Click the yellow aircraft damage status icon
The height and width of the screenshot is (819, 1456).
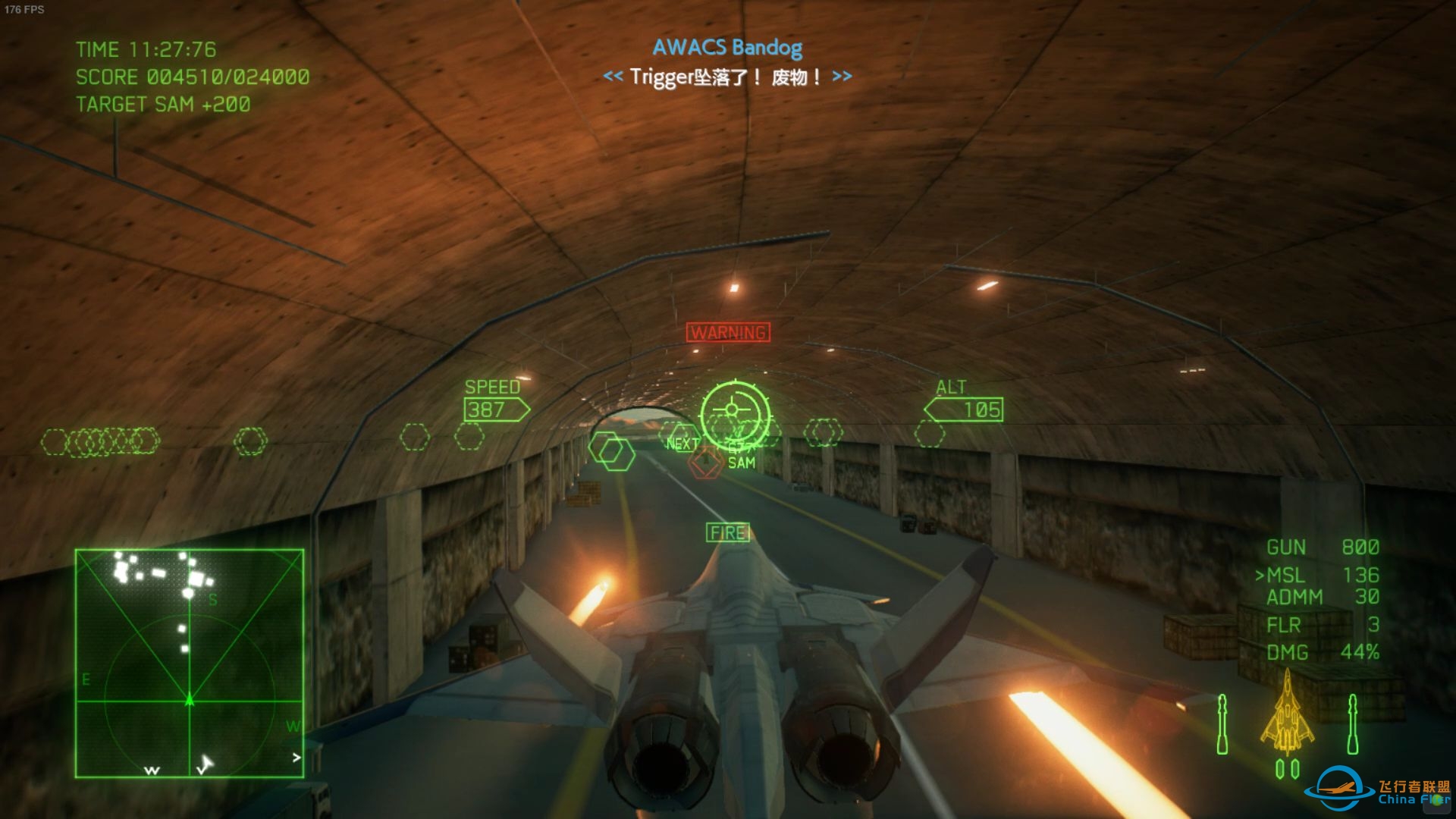click(1287, 713)
